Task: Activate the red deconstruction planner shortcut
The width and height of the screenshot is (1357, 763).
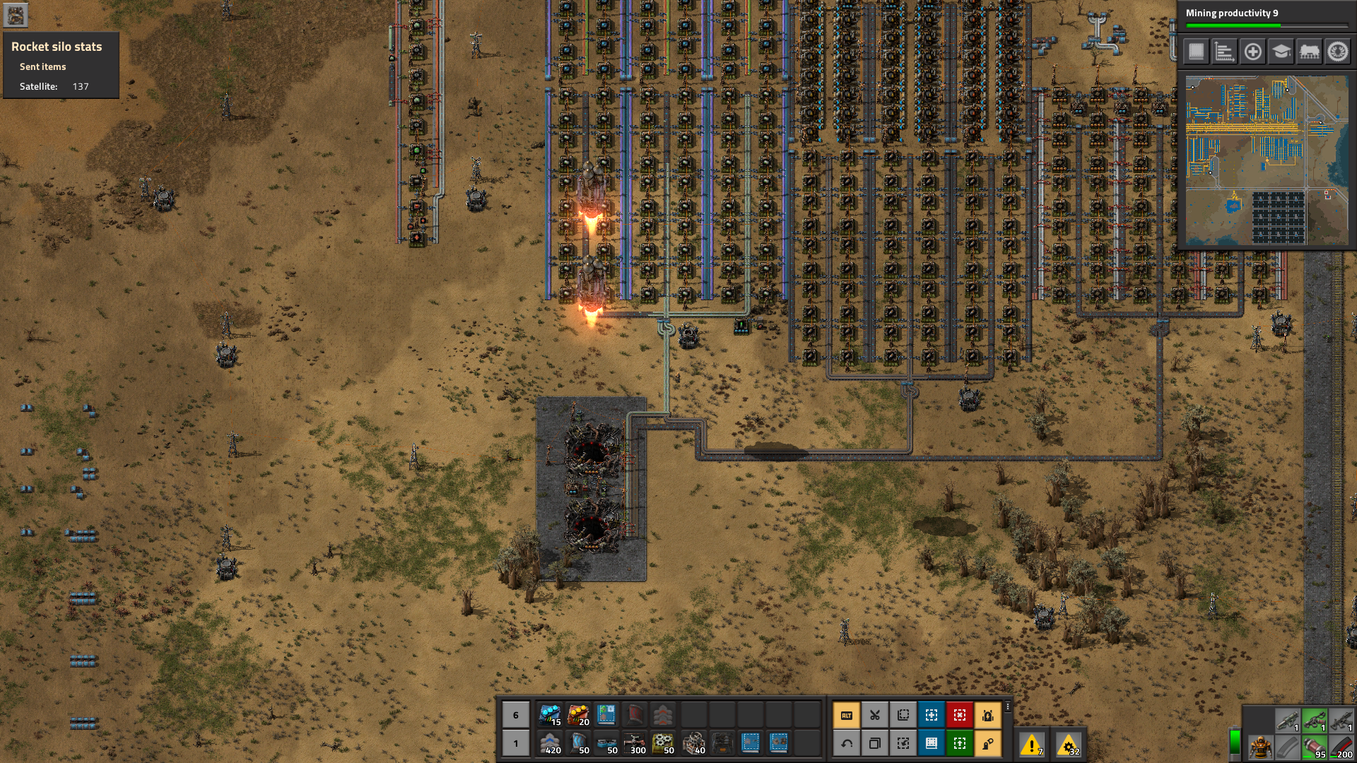Action: [959, 715]
